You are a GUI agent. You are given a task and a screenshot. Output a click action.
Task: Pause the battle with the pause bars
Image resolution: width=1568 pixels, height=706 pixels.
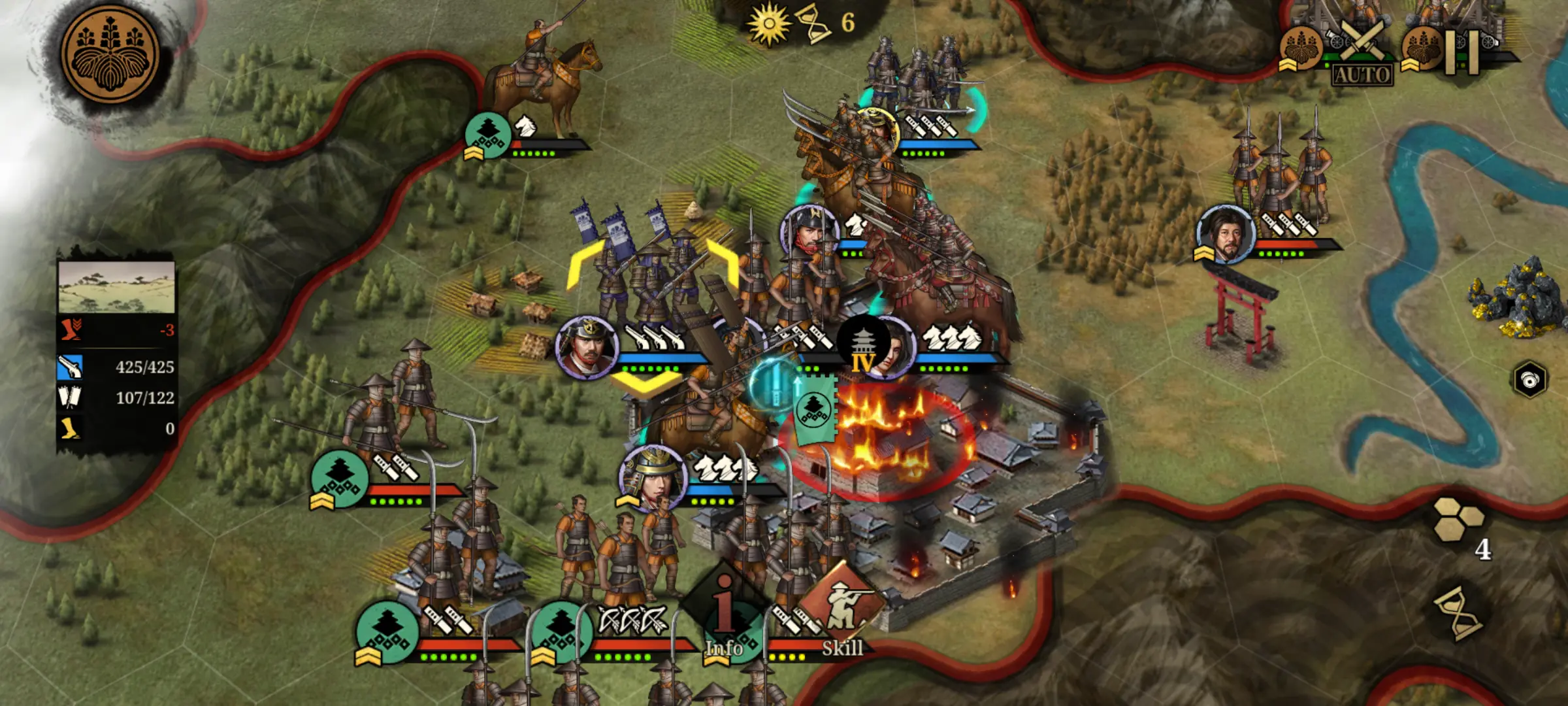point(1461,52)
